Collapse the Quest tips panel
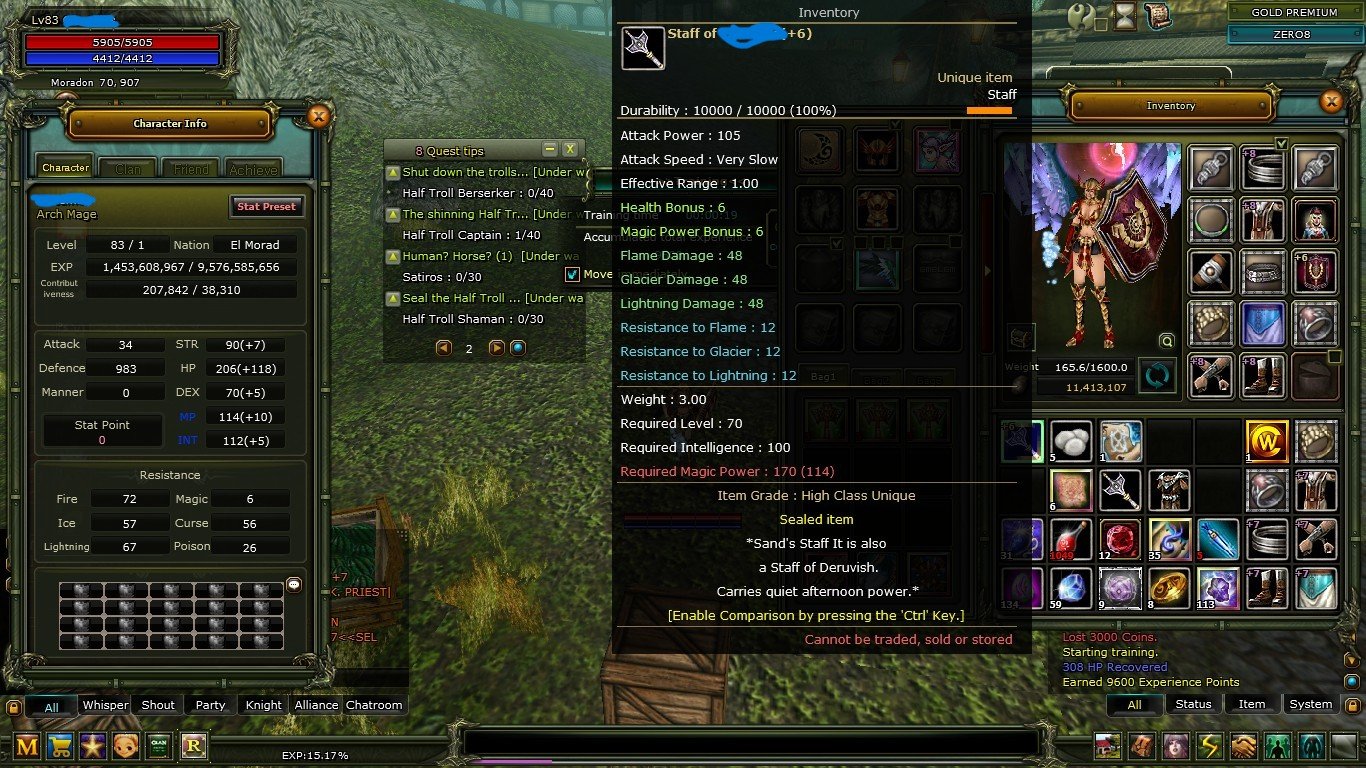 (x=548, y=149)
